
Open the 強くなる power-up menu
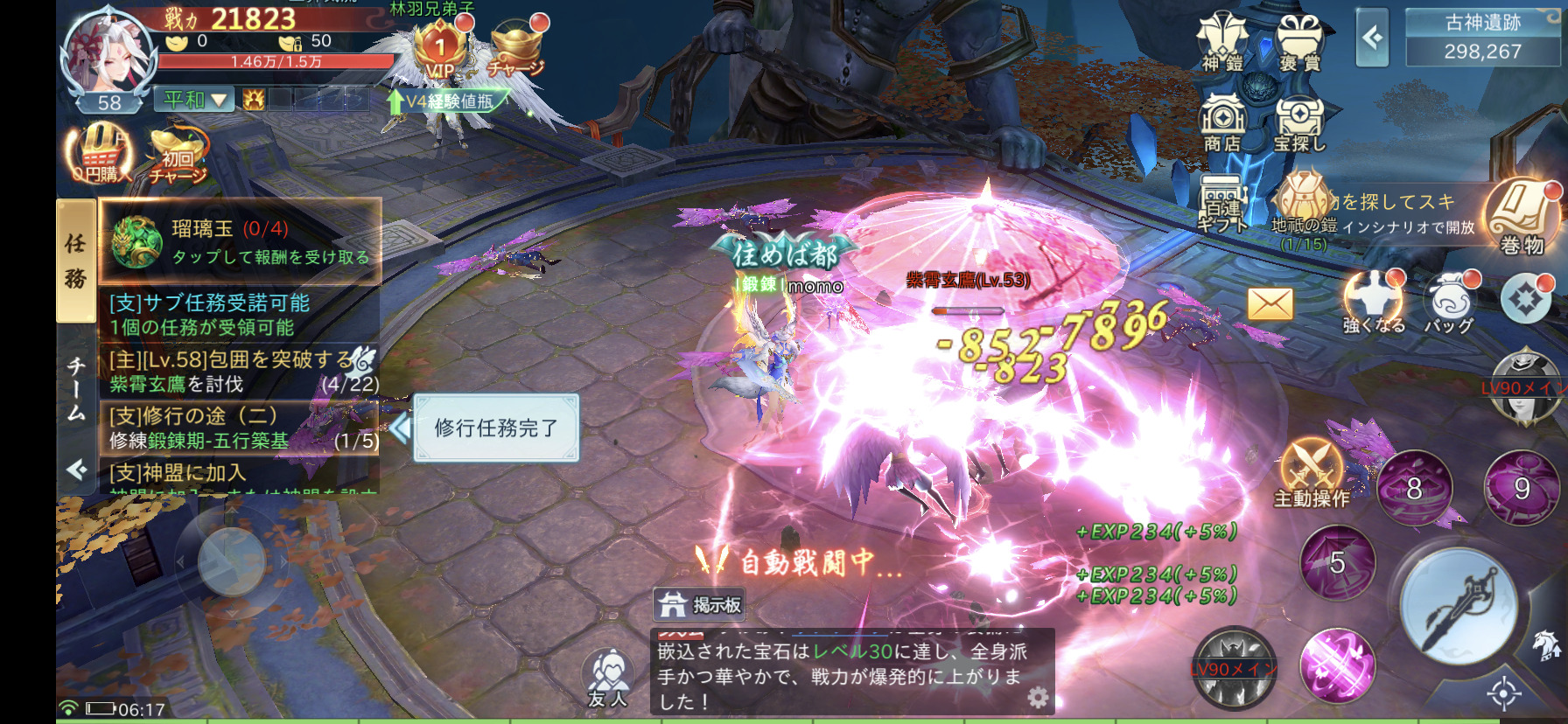(1374, 302)
